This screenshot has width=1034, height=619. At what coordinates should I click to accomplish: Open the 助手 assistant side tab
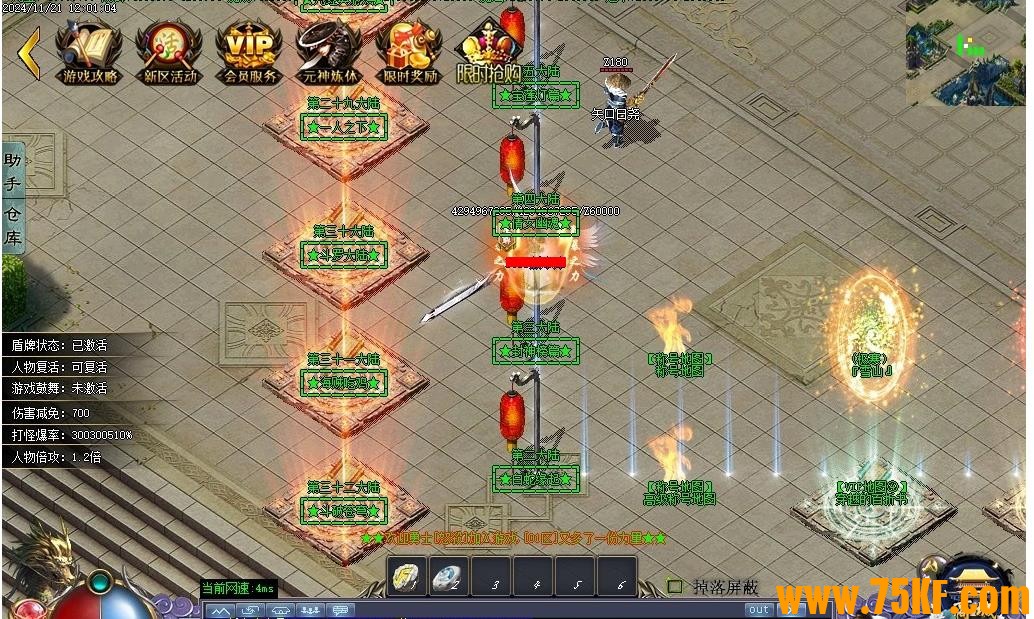(13, 172)
